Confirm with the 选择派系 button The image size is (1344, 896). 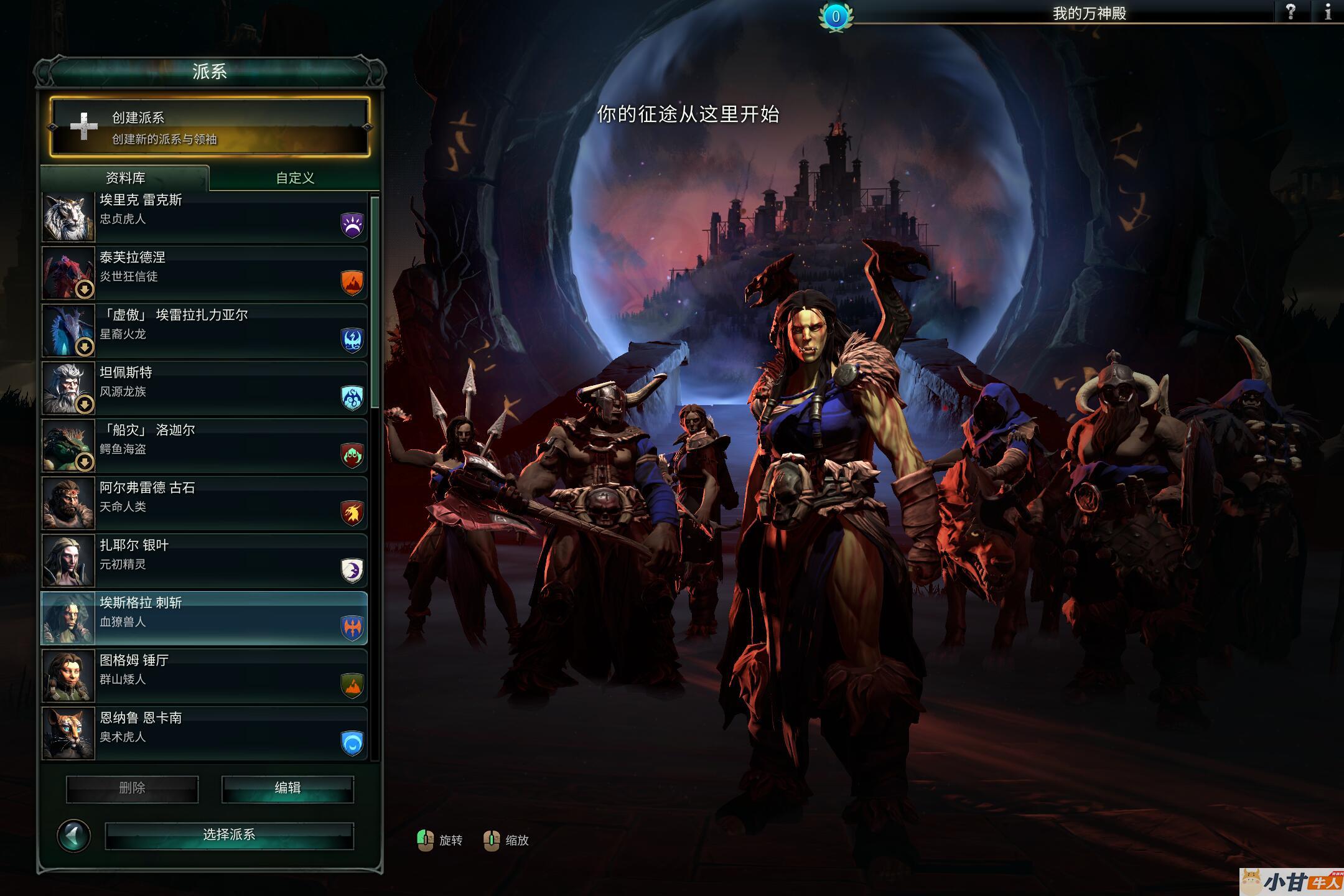click(x=229, y=835)
